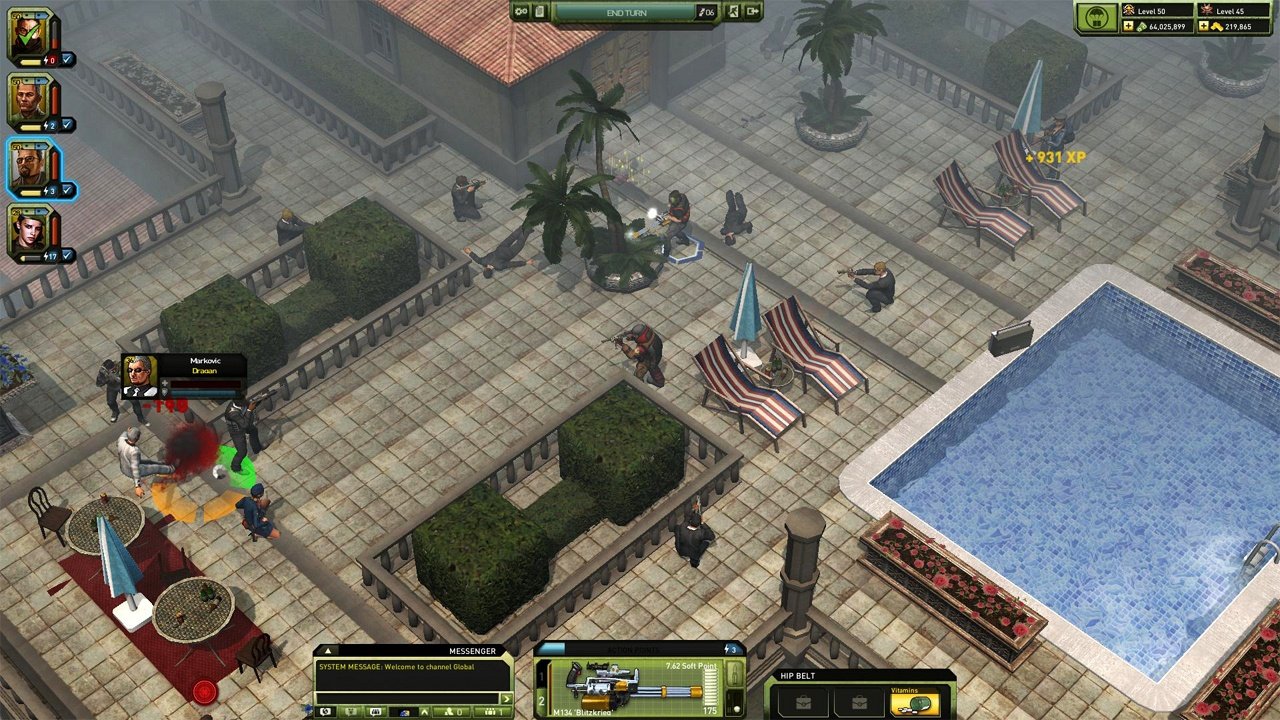Toggle the checkbox on the second merc portrait
This screenshot has width=1280, height=720.
point(66,124)
